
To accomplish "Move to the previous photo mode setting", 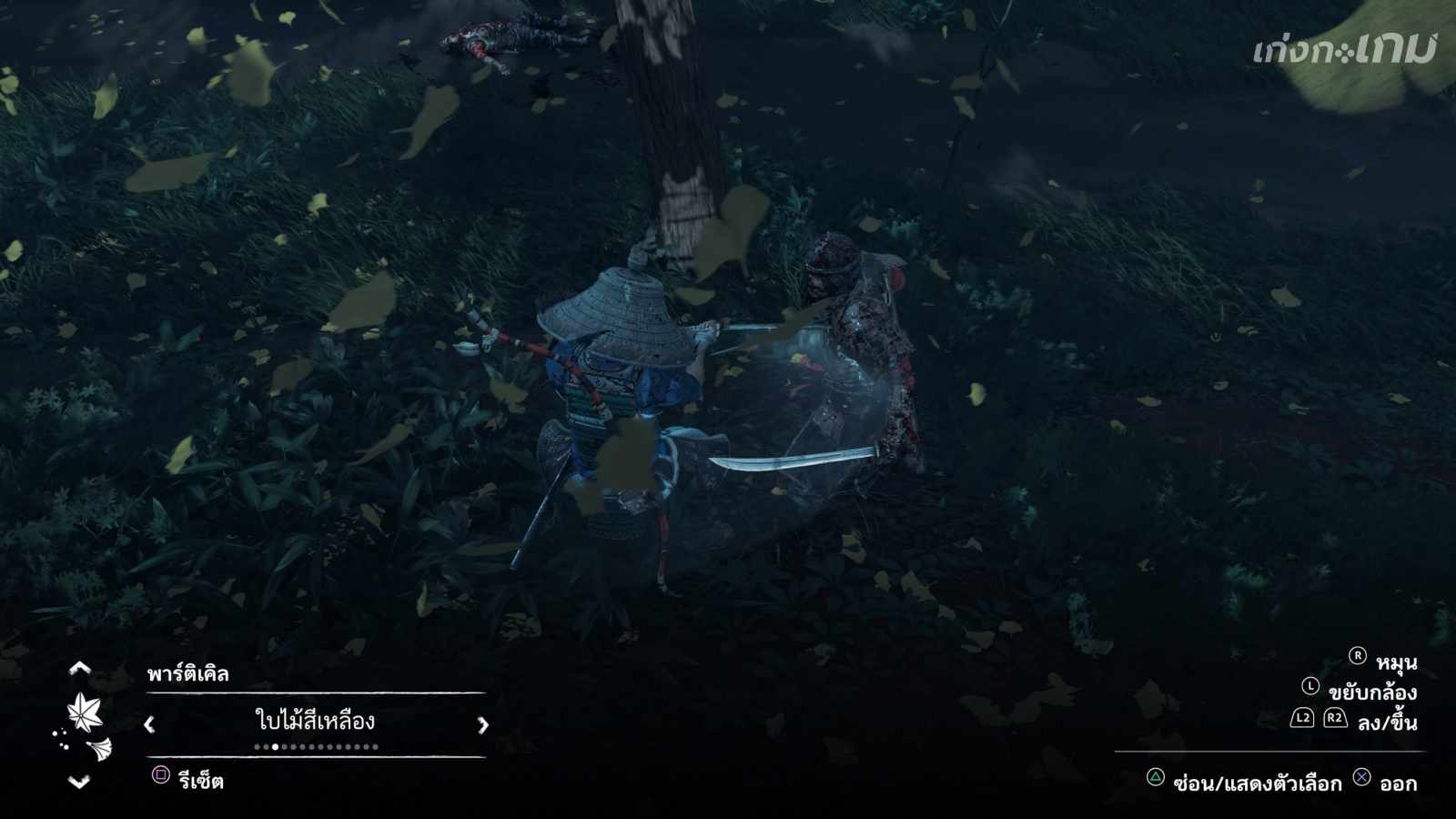I will [80, 669].
